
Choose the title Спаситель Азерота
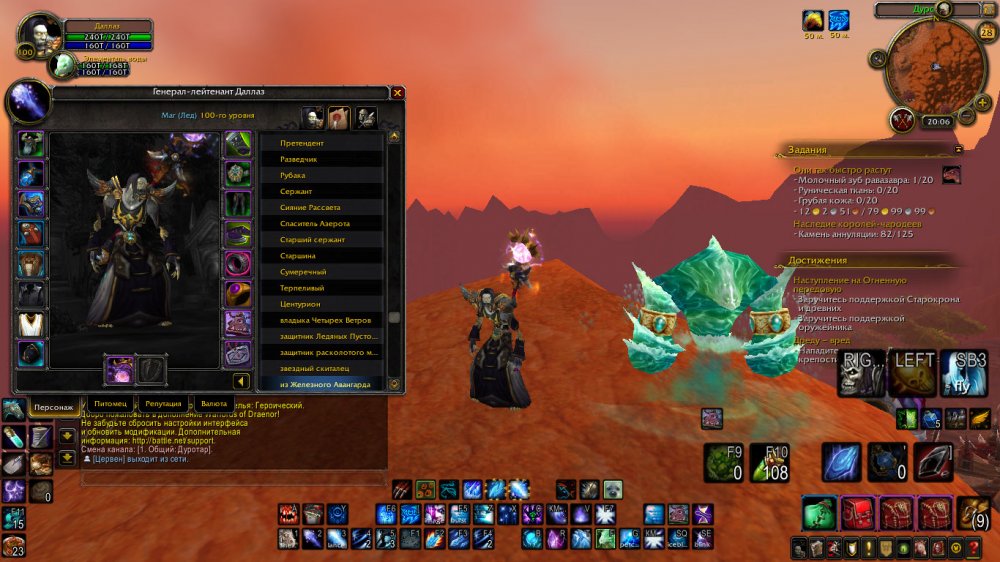[x=322, y=224]
